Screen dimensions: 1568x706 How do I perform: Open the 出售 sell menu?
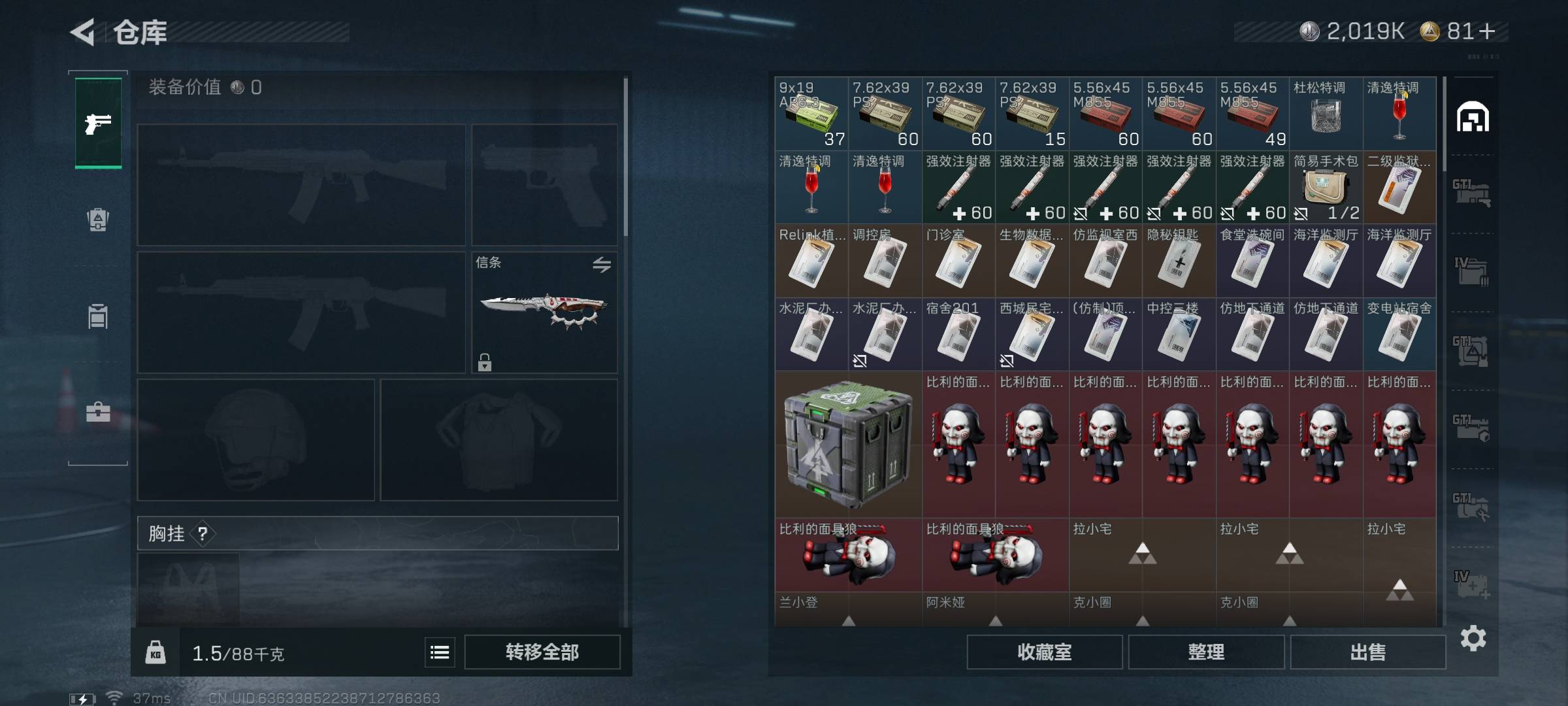(x=1367, y=652)
